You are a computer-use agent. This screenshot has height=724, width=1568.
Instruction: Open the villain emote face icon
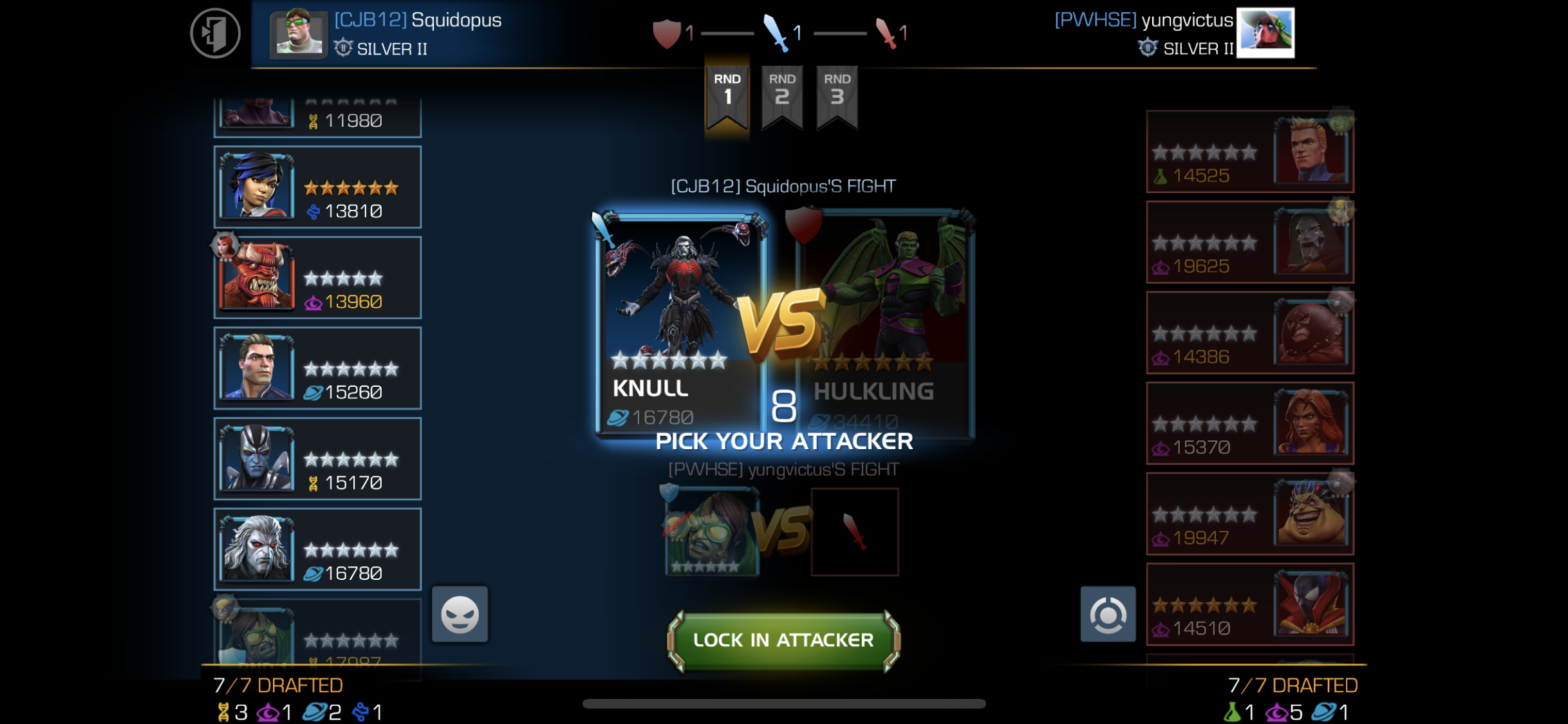tap(459, 613)
